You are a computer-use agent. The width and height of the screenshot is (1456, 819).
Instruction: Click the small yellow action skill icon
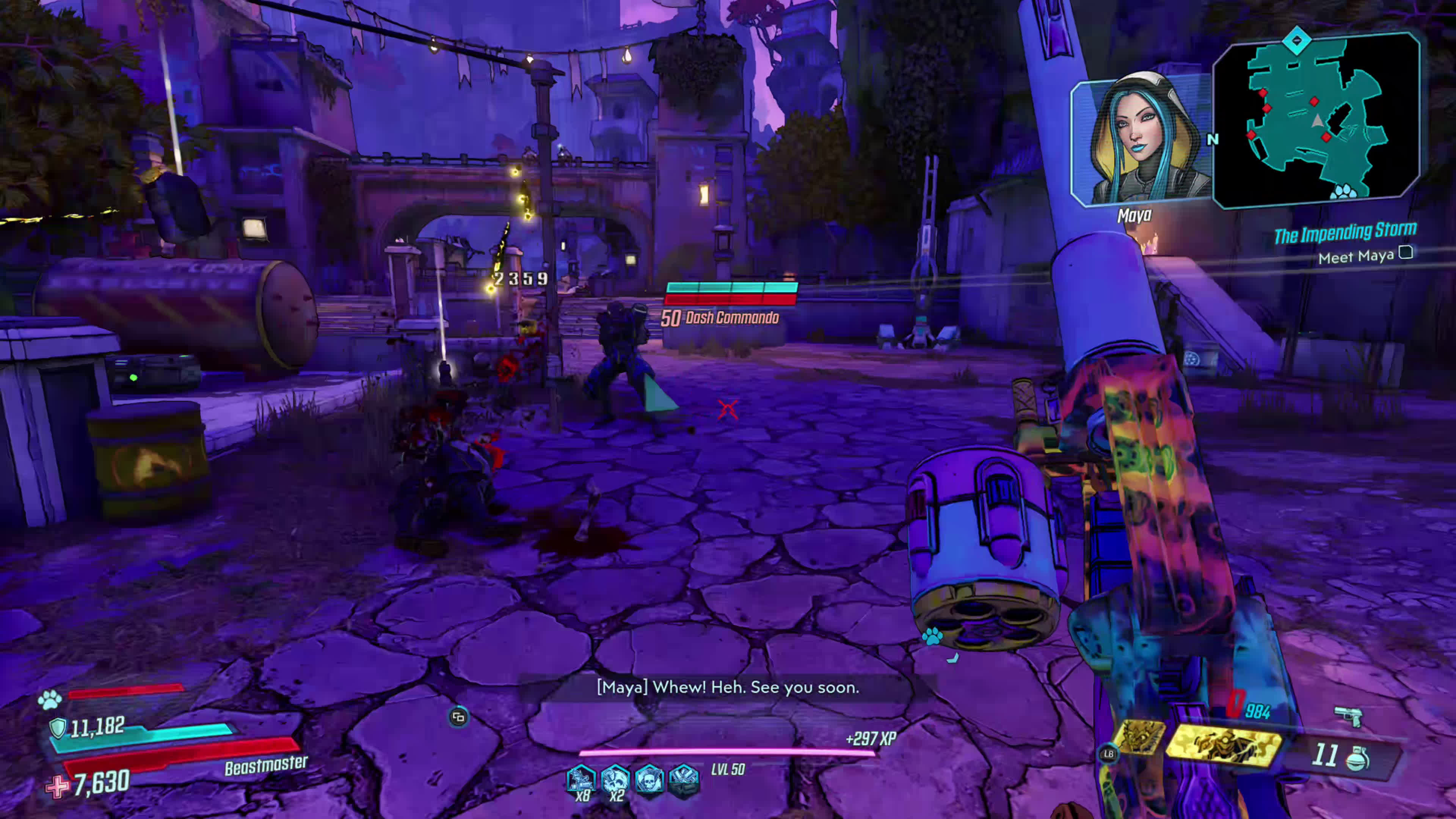(1139, 737)
